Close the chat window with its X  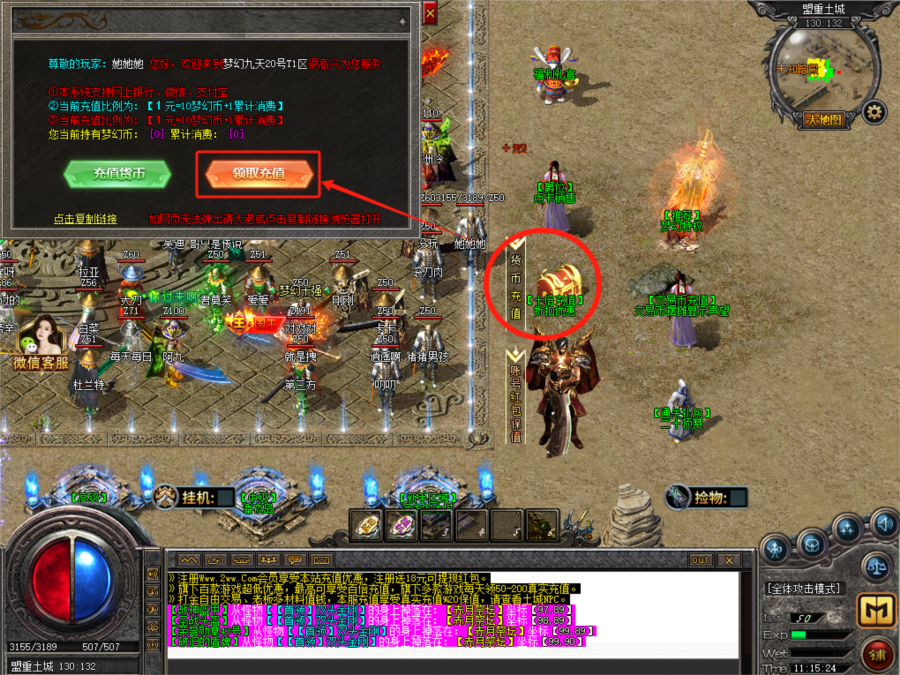pyautogui.click(x=729, y=560)
